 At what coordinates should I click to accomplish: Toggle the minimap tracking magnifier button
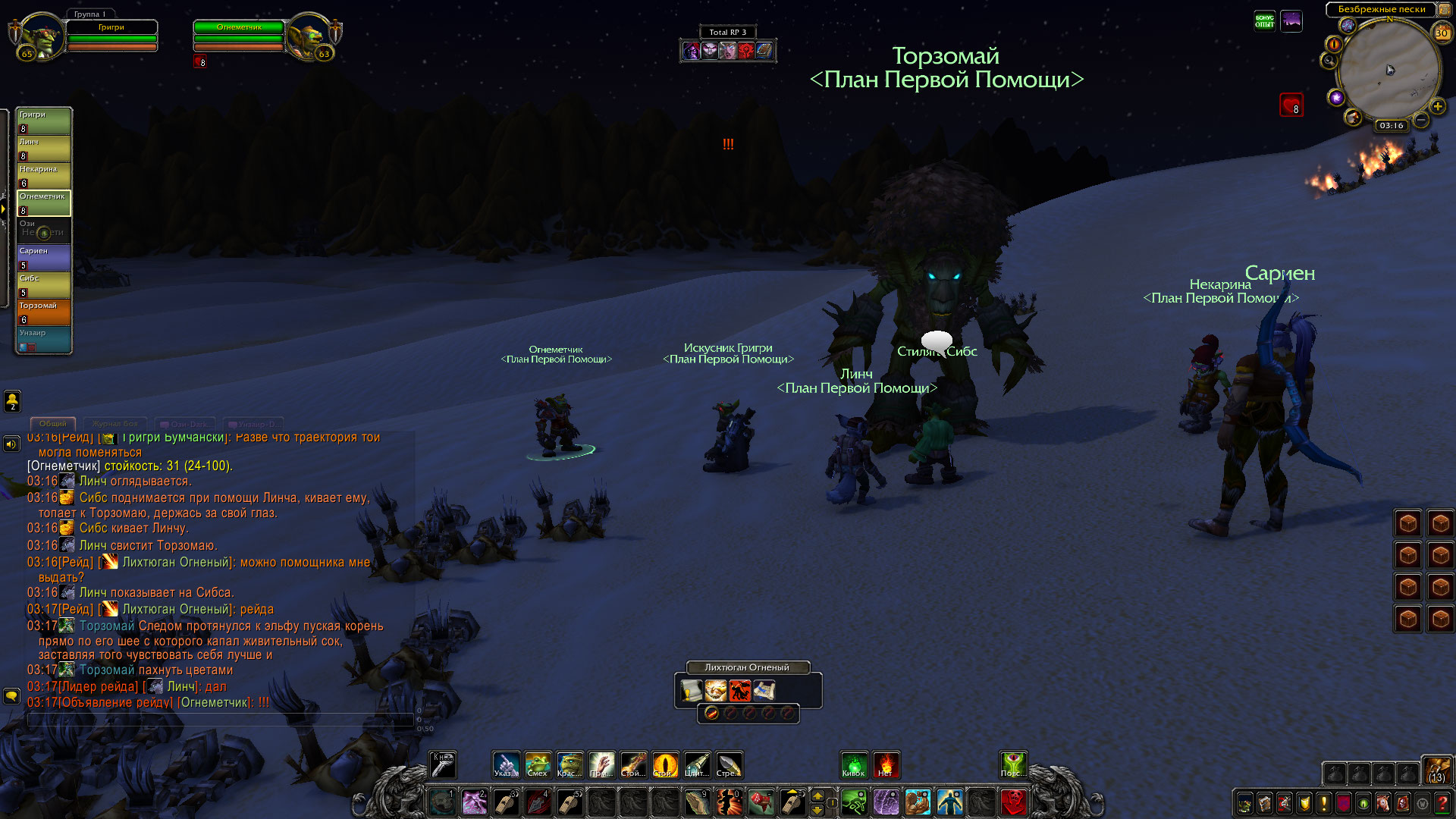click(x=1329, y=61)
